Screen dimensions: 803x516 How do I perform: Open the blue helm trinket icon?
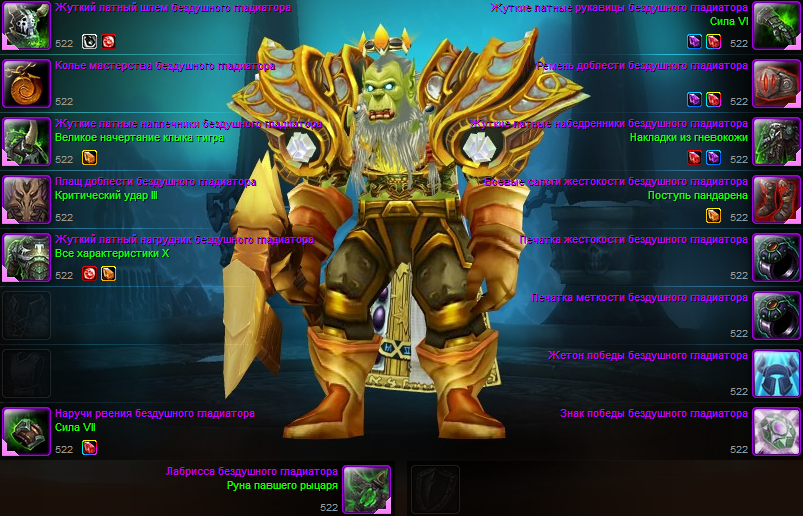pos(776,374)
